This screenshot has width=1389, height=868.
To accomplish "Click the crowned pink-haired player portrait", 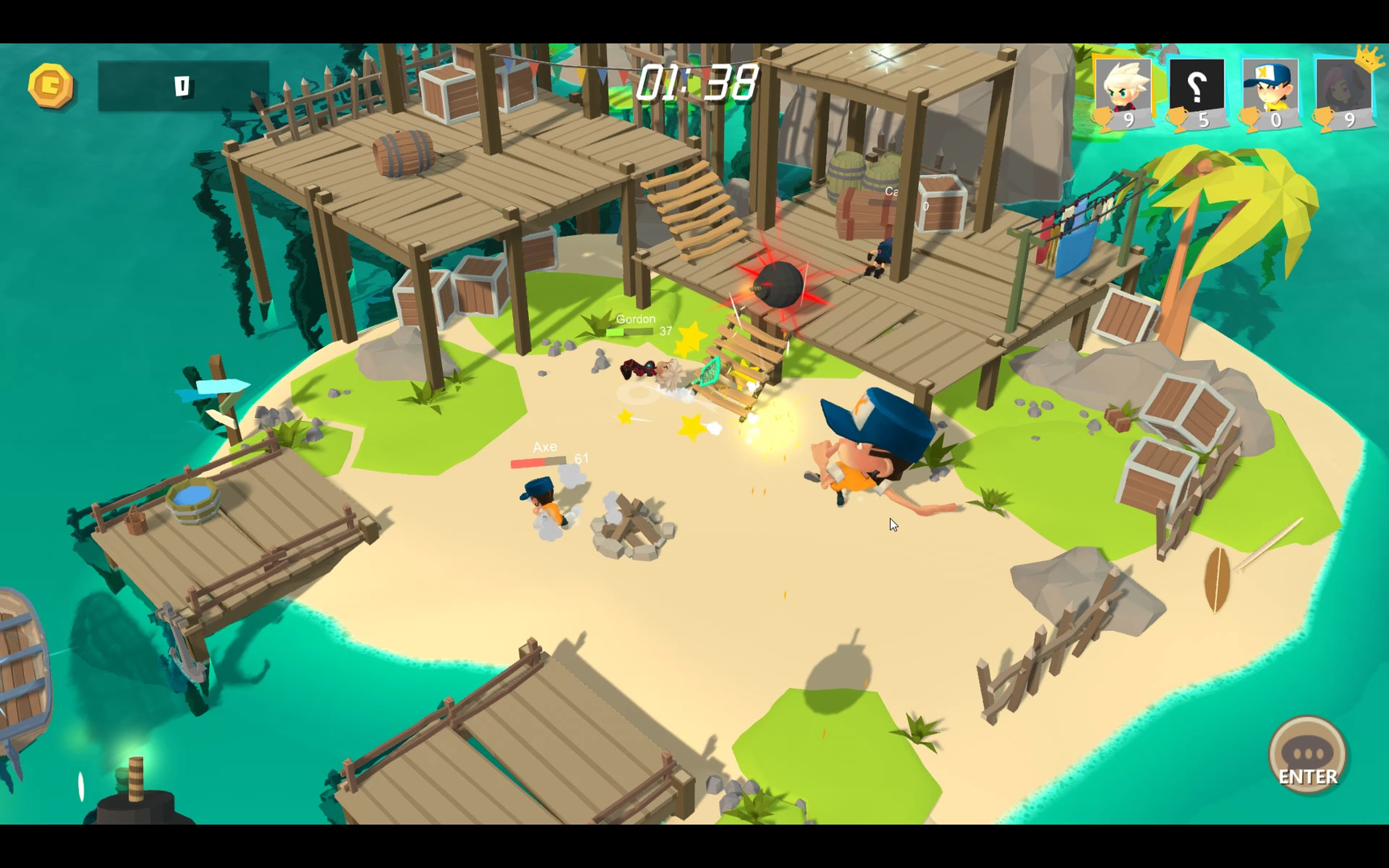I will pos(1345,88).
